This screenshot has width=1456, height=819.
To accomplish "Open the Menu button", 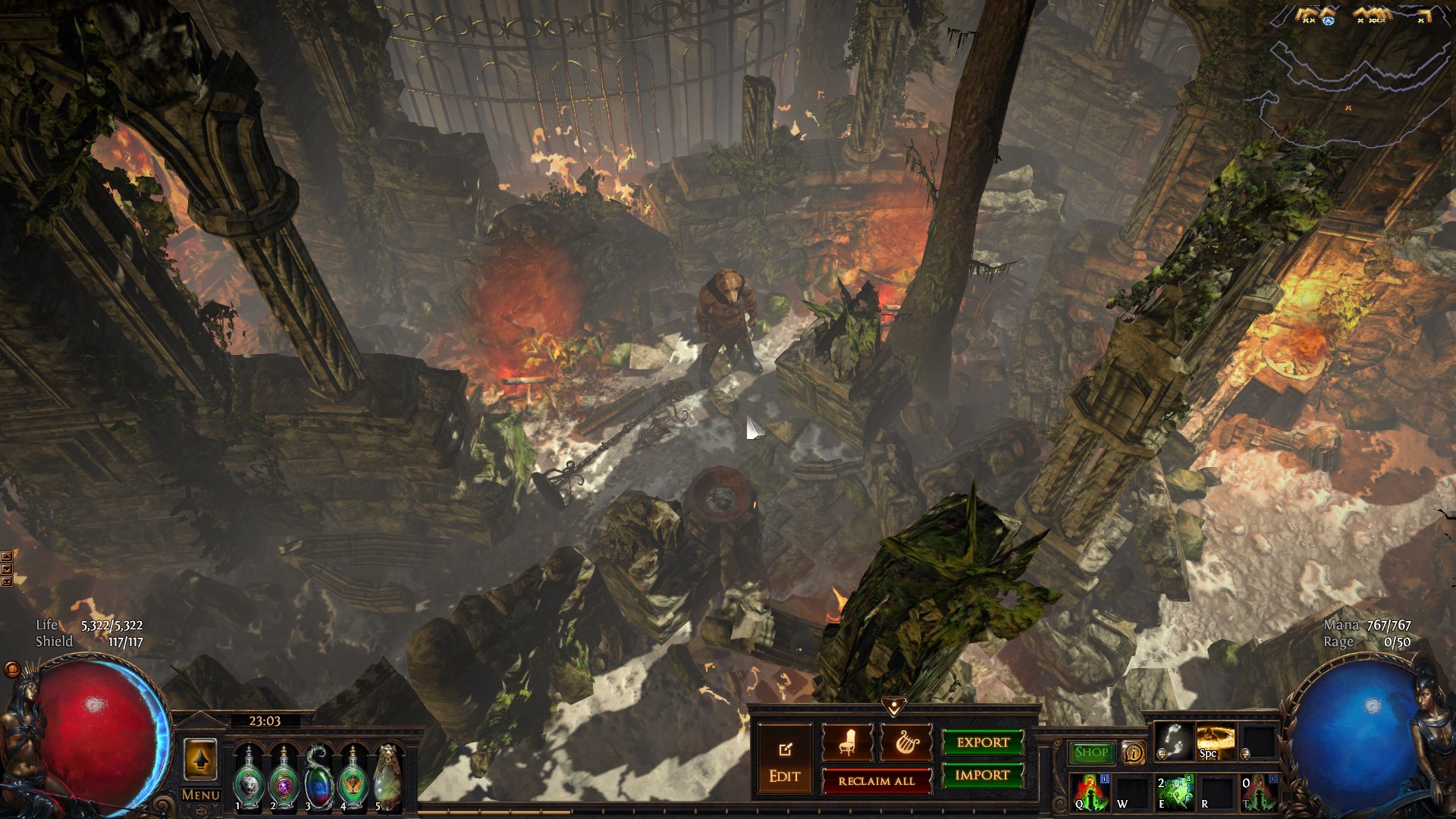I will click(x=200, y=795).
